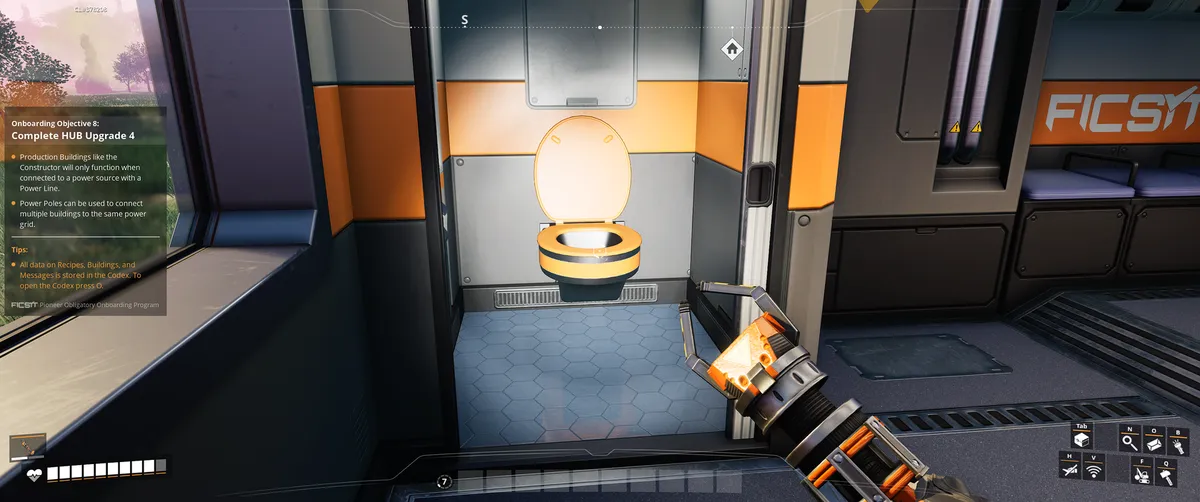Click the crossed-out hand holster icon
Screen dimensions: 1200x502
1070,468
